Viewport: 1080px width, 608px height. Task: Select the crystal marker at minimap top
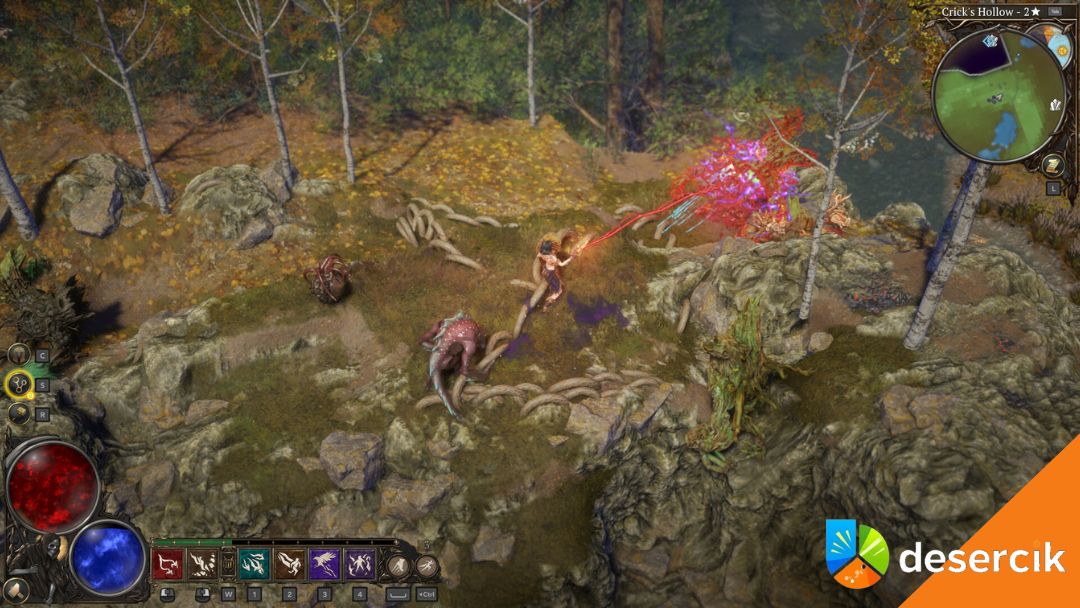990,41
